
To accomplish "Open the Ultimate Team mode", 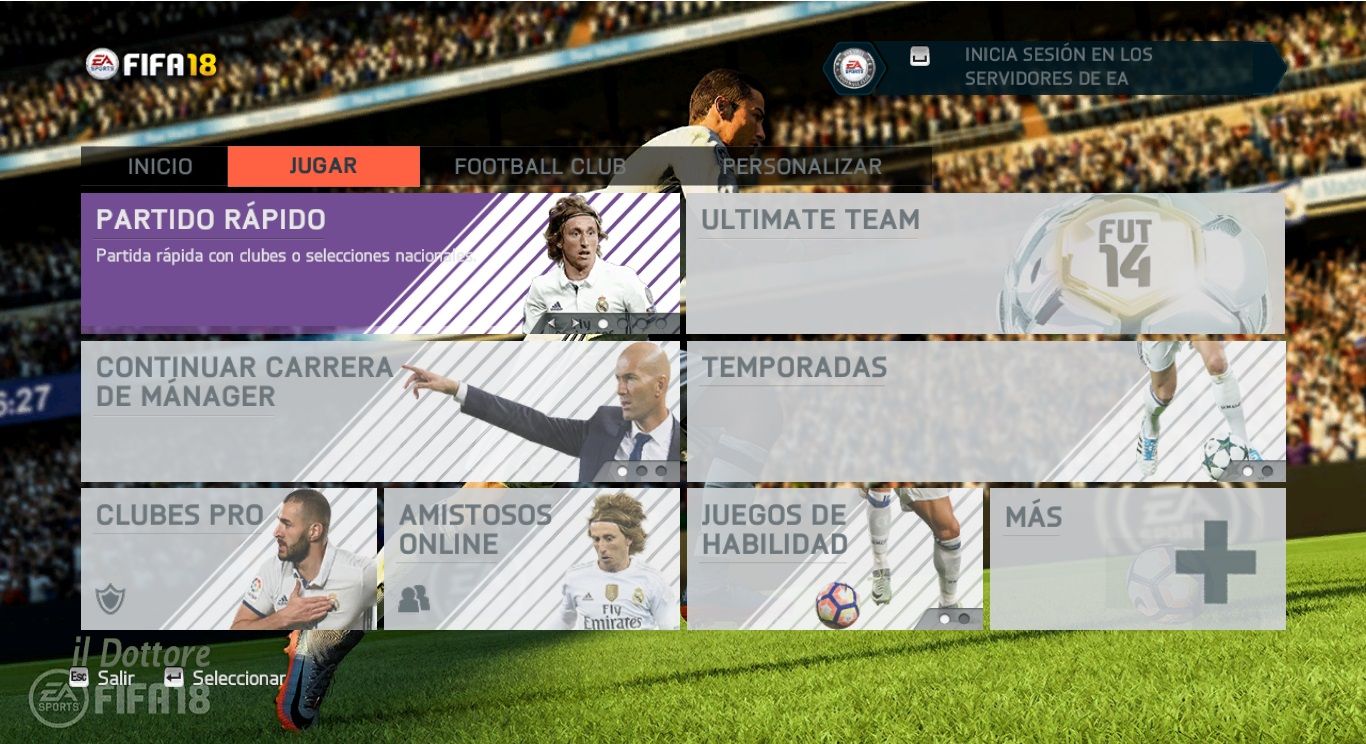I will (985, 263).
